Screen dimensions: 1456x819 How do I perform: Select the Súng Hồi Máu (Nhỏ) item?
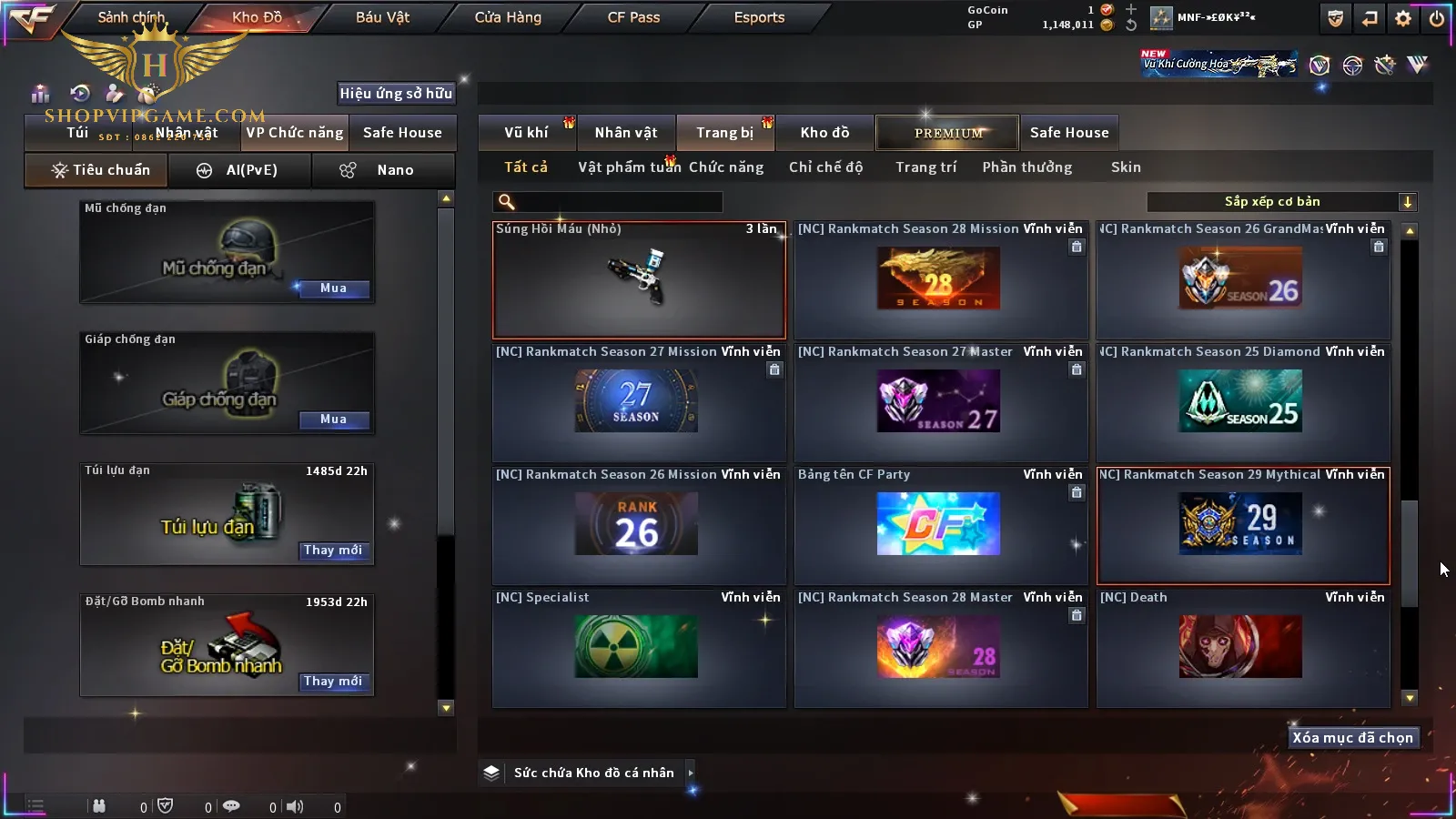639,280
